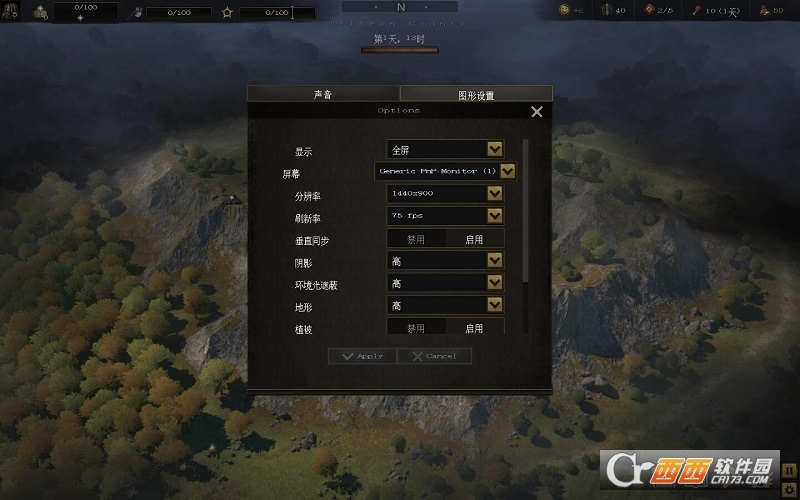The image size is (800, 500).
Task: Set 植被 vegetation to 启用
Action: 474,328
